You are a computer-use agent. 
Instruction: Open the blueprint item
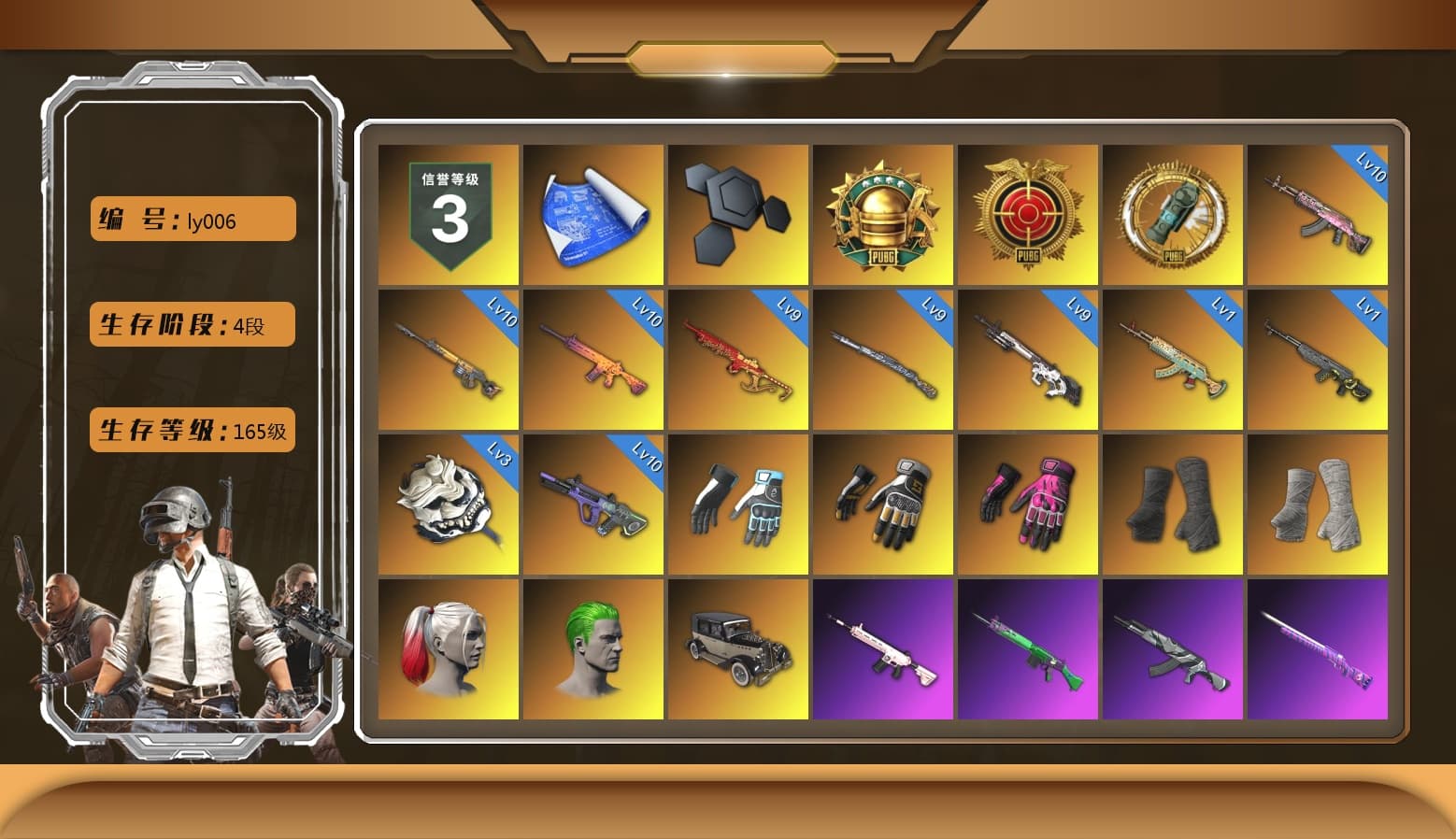[592, 213]
